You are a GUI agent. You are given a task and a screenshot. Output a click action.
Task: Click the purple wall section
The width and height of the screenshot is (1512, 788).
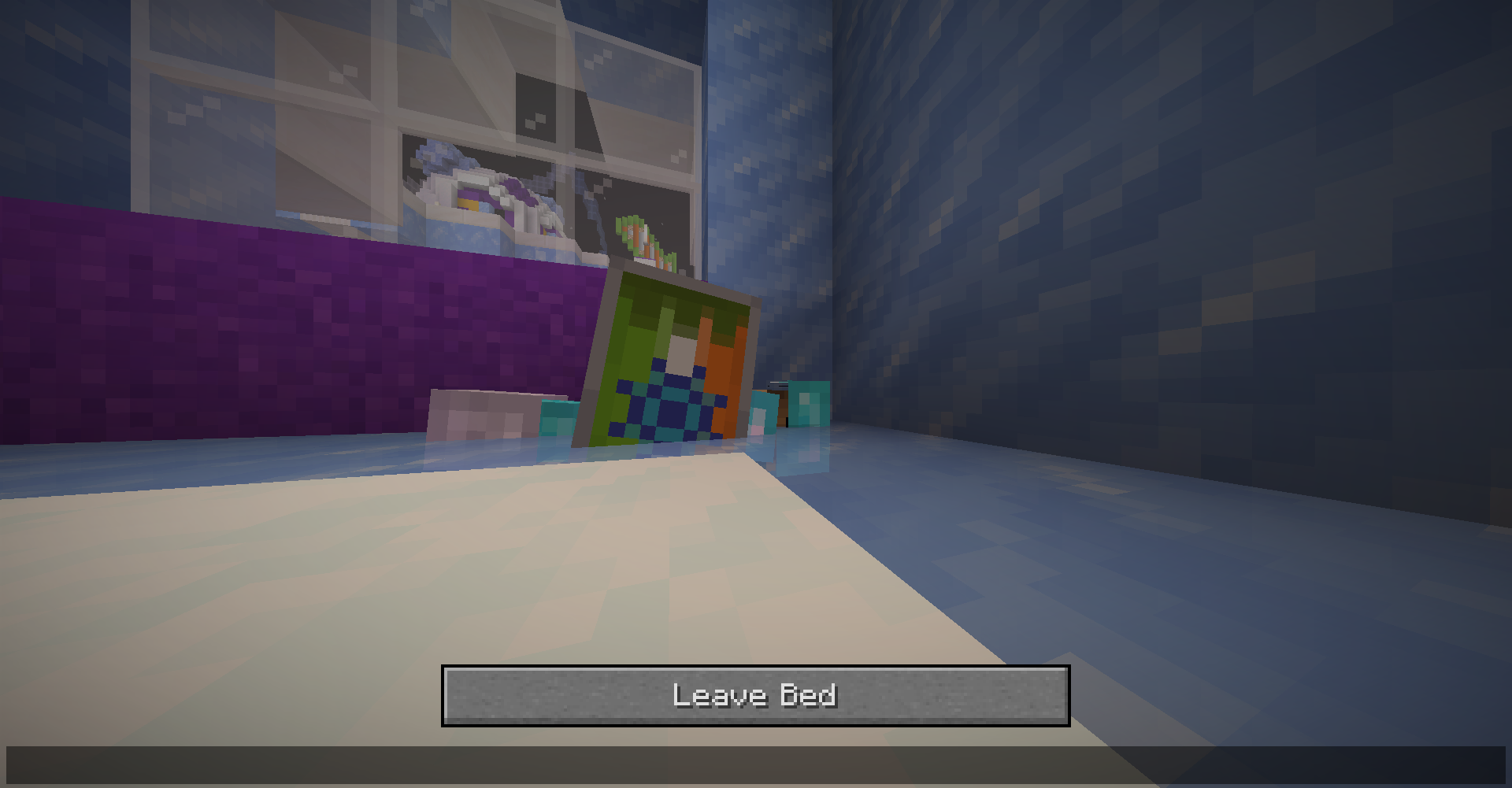tap(236, 315)
